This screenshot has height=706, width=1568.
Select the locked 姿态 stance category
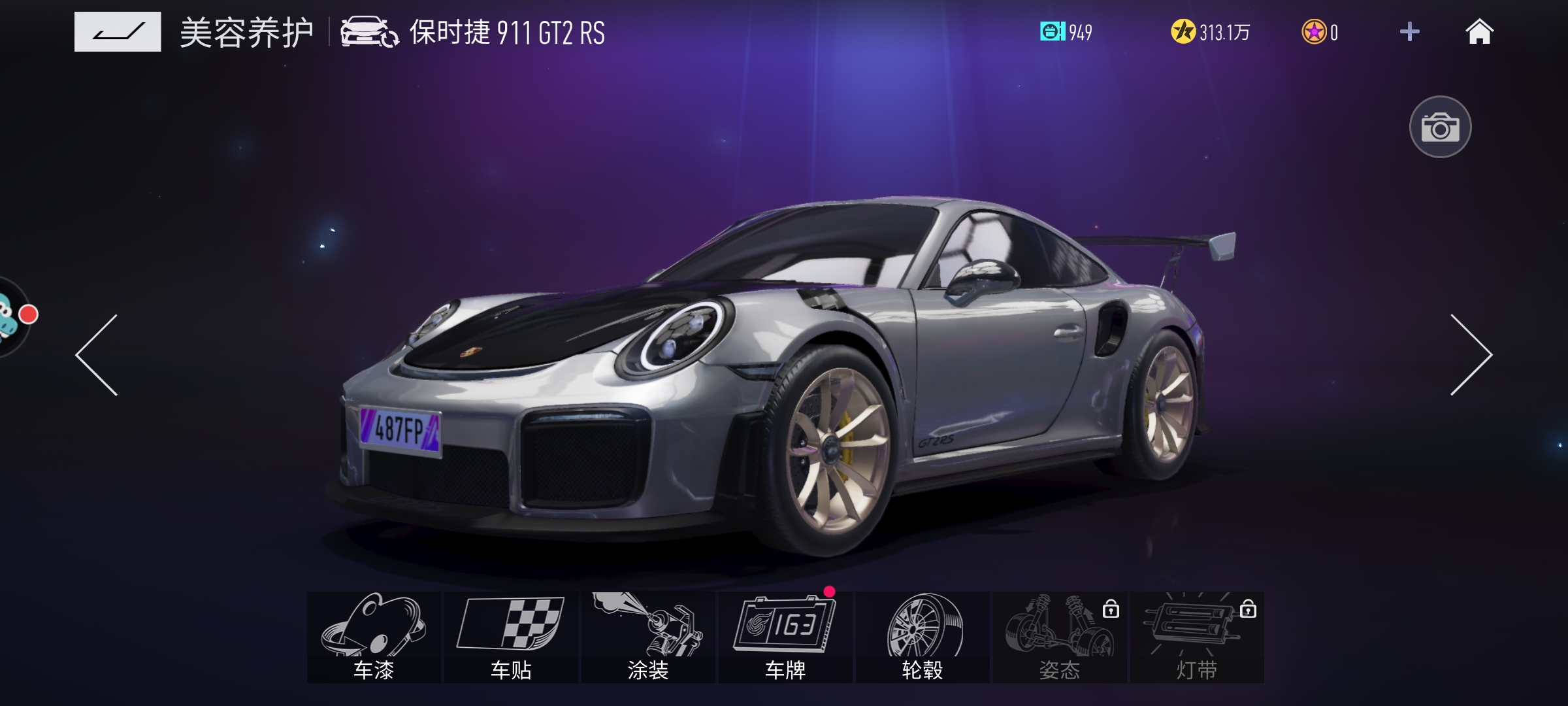(1060, 637)
